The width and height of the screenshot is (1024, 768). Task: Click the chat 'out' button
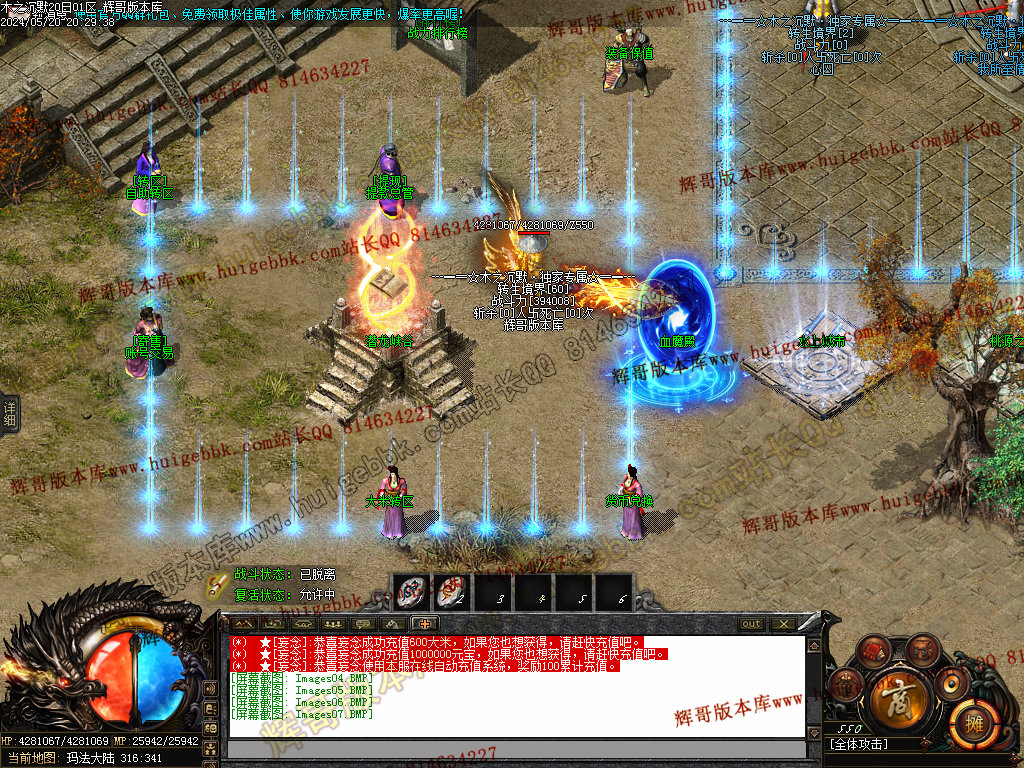(751, 624)
